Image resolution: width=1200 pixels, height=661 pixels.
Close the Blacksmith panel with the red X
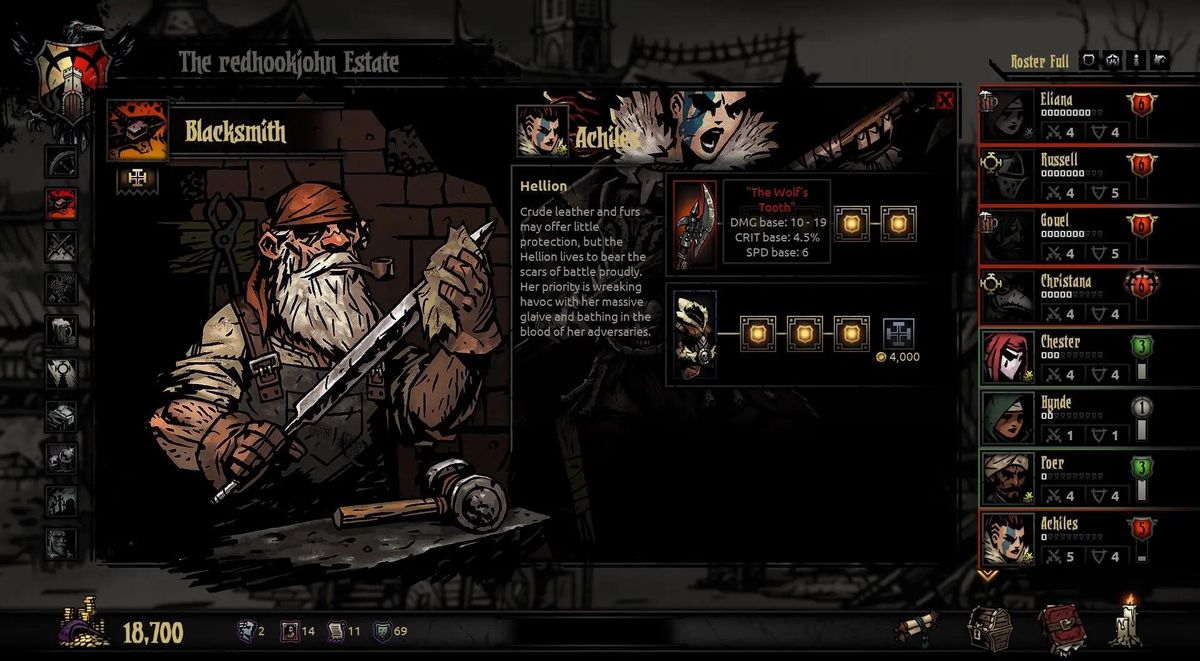(x=944, y=100)
